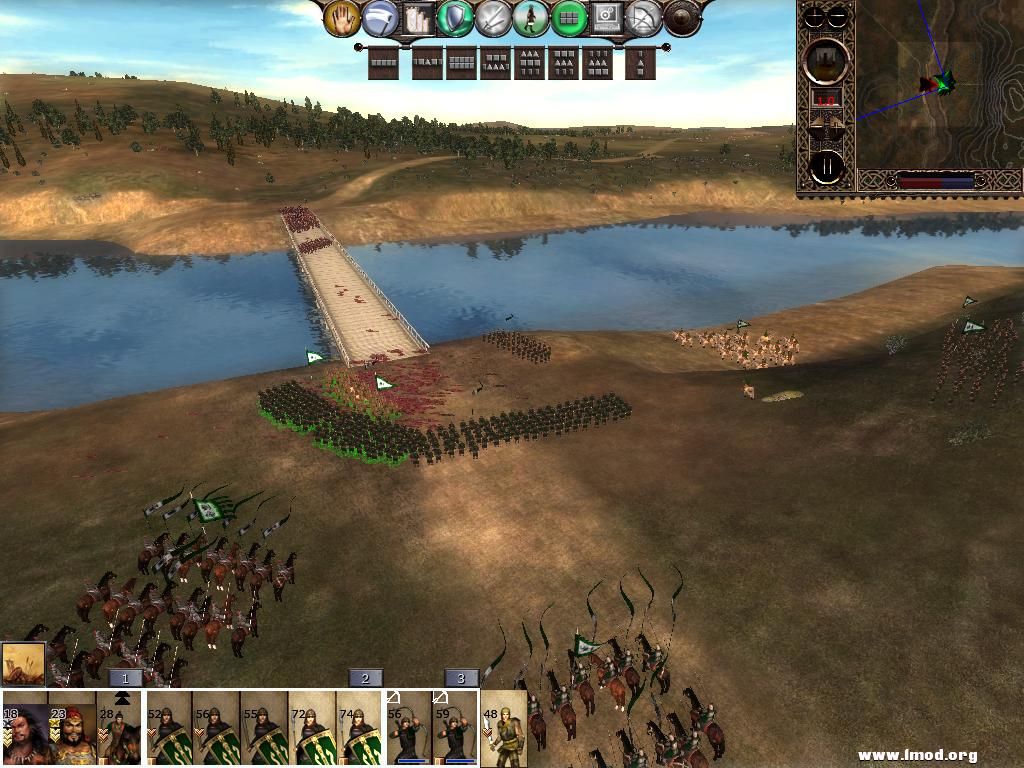Select the red-helmeted general card with 23 men
1024x768 pixels.
(x=72, y=729)
